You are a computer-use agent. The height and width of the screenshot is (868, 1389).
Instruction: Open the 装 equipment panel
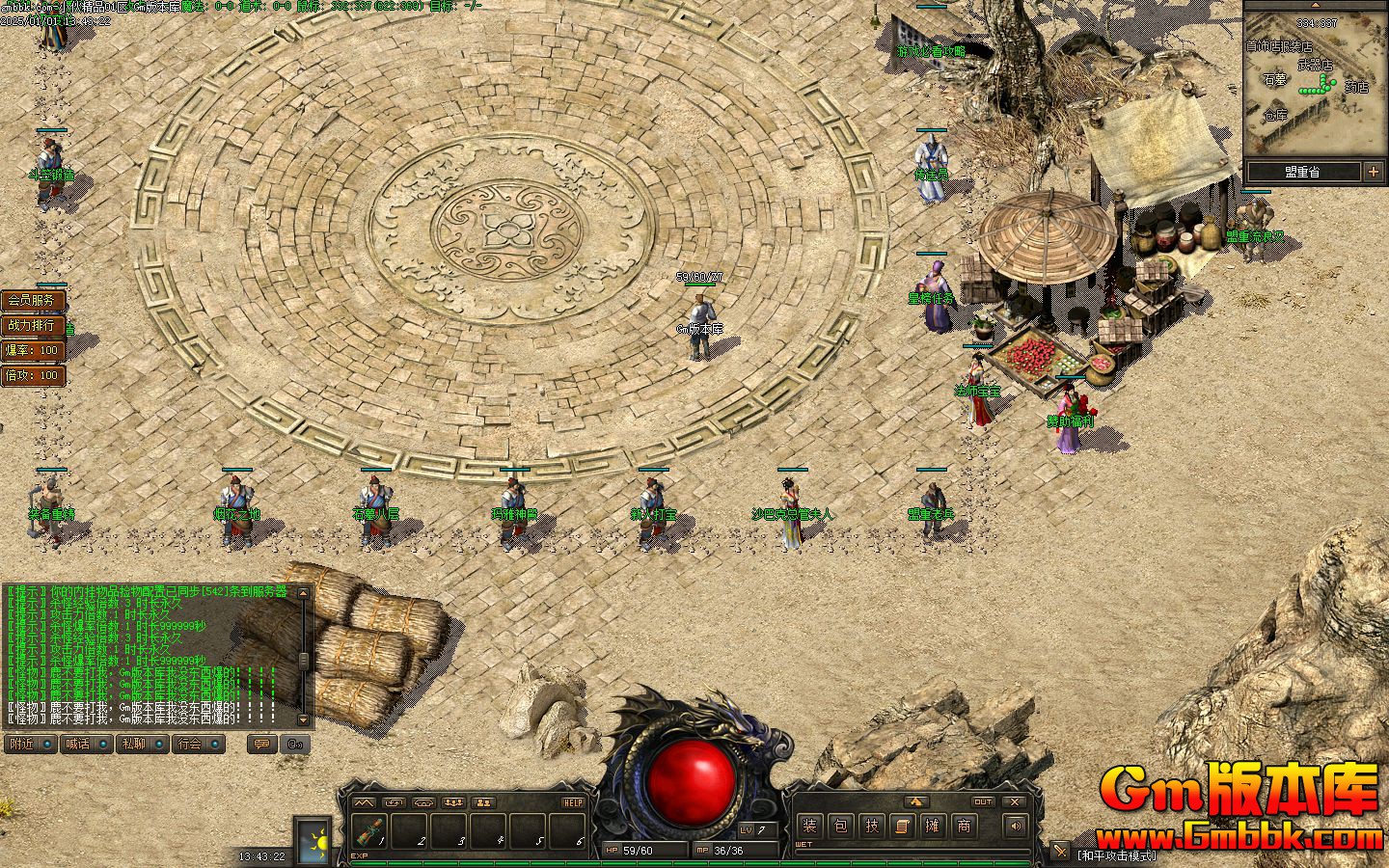pyautogui.click(x=810, y=826)
